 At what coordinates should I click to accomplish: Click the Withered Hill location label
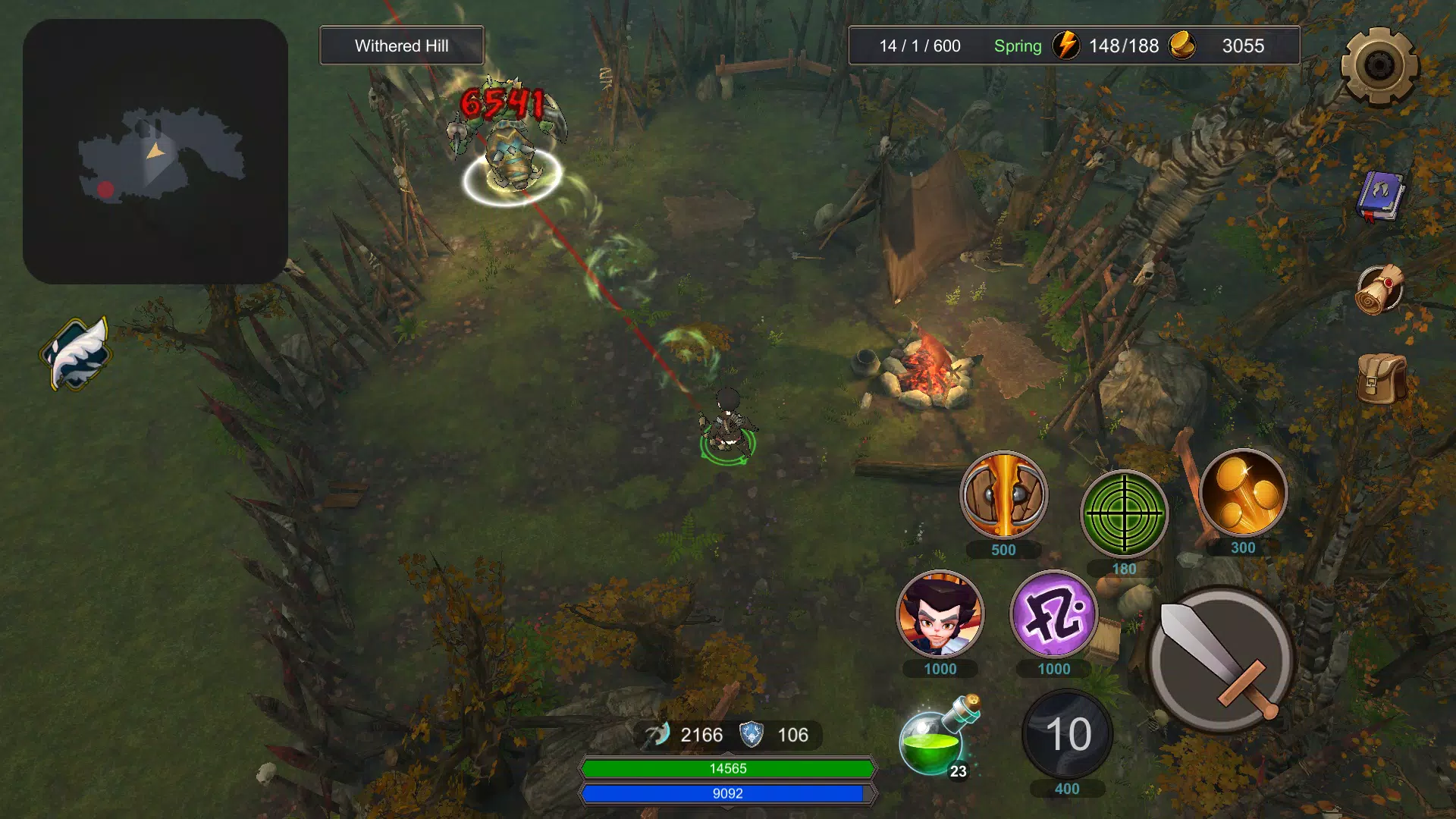[401, 45]
